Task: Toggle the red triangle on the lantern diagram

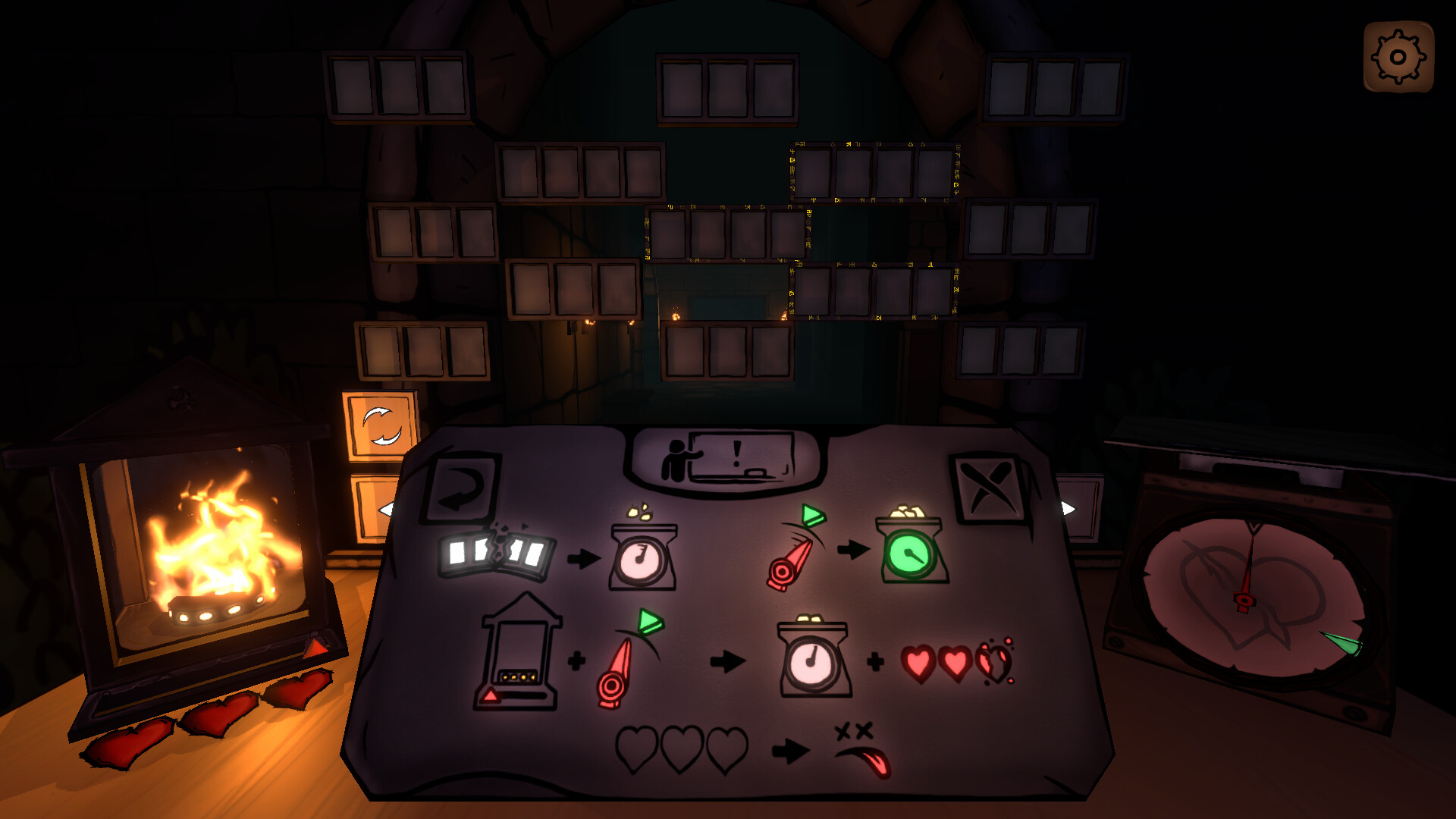Action: click(x=491, y=694)
